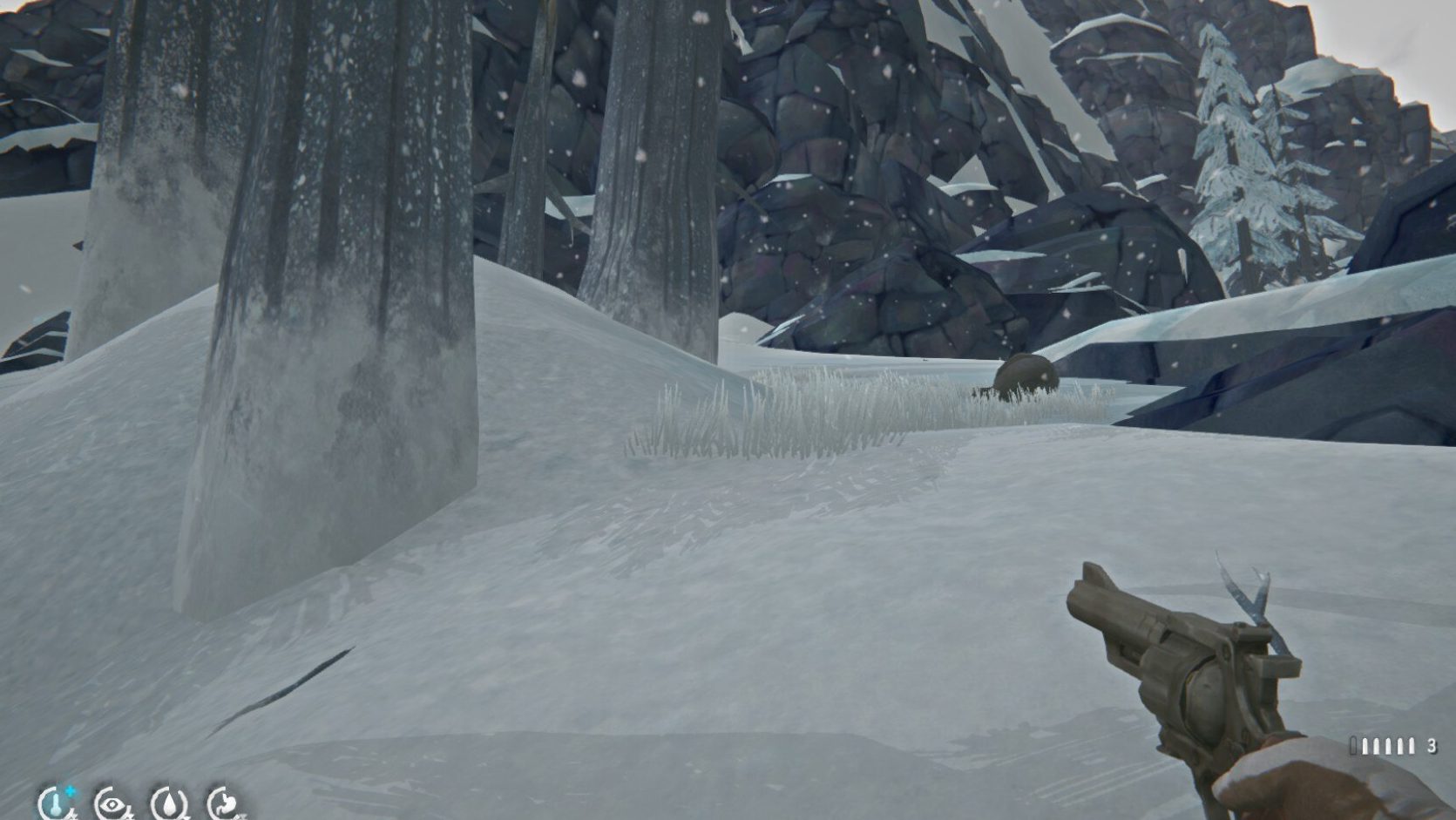Viewport: 1456px width, 820px height.
Task: Inspect the fatigue eye status icon
Action: click(112, 806)
